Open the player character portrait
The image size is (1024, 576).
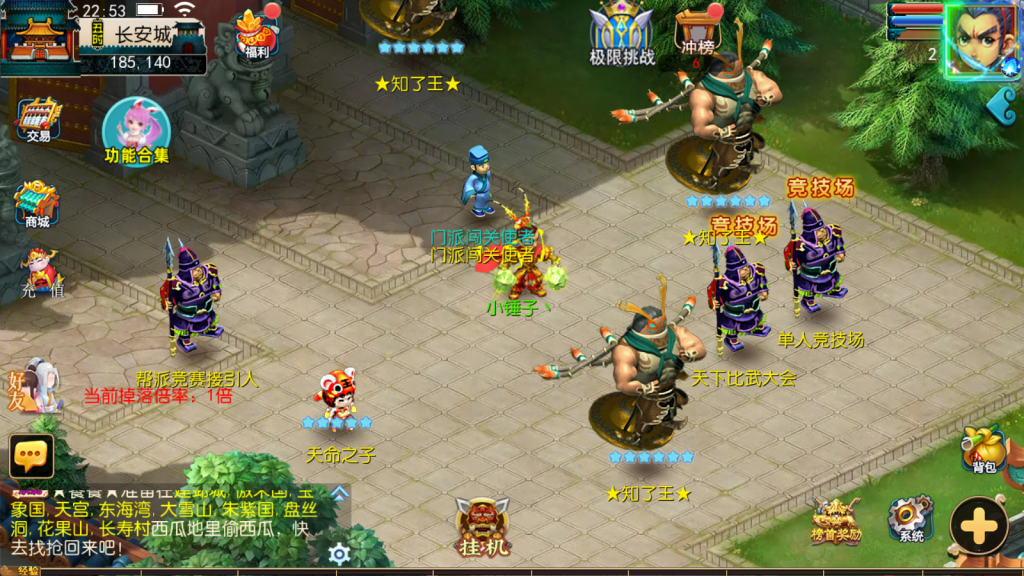[x=982, y=40]
